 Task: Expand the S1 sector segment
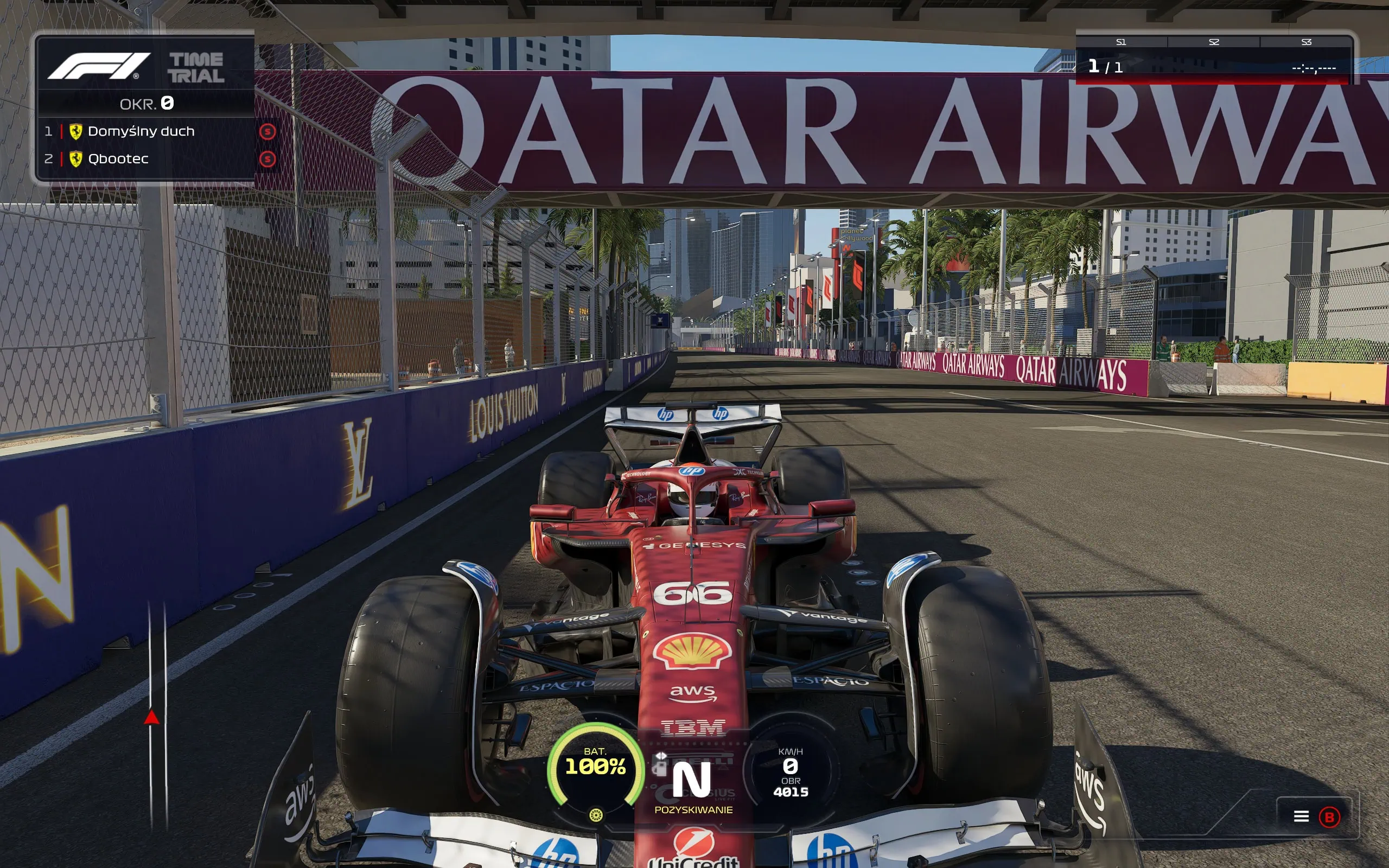(1122, 42)
